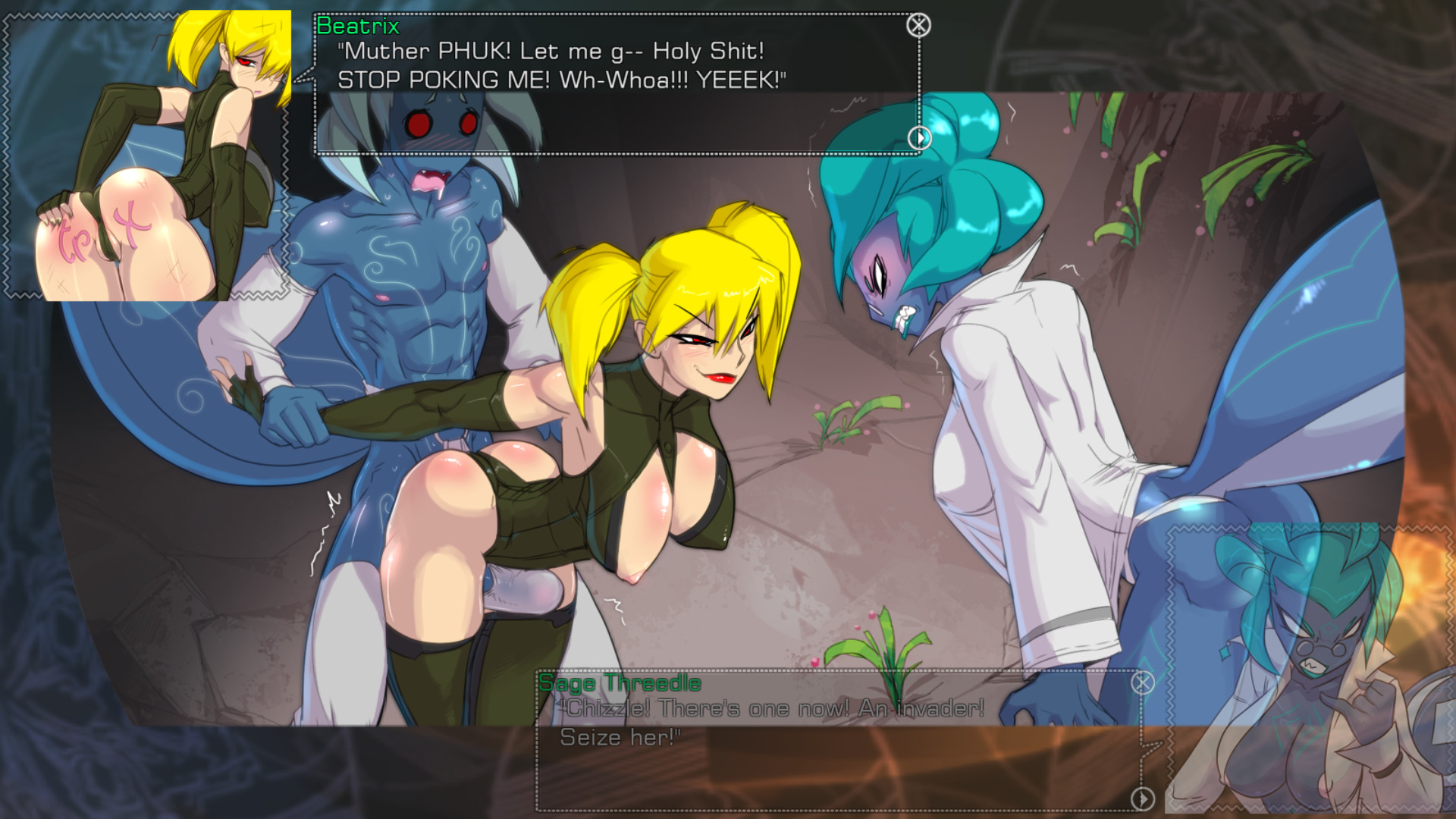Close Beatrix's dialogue box
The height and width of the screenshot is (819, 1456).
[x=918, y=26]
